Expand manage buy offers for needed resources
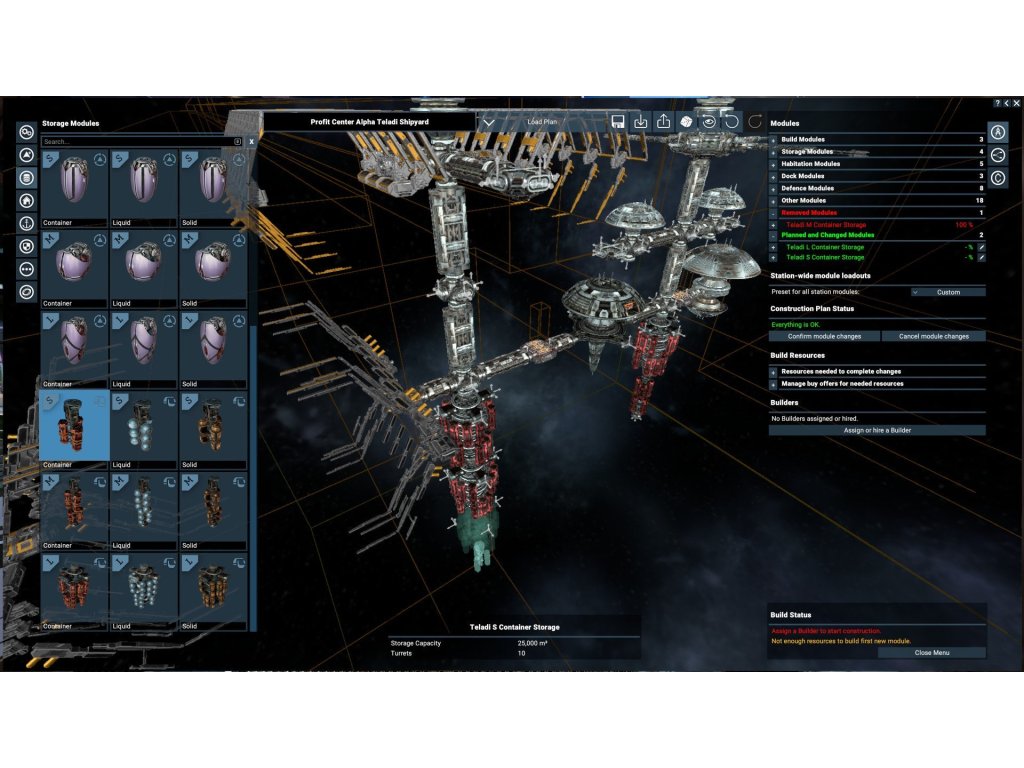 coord(773,383)
